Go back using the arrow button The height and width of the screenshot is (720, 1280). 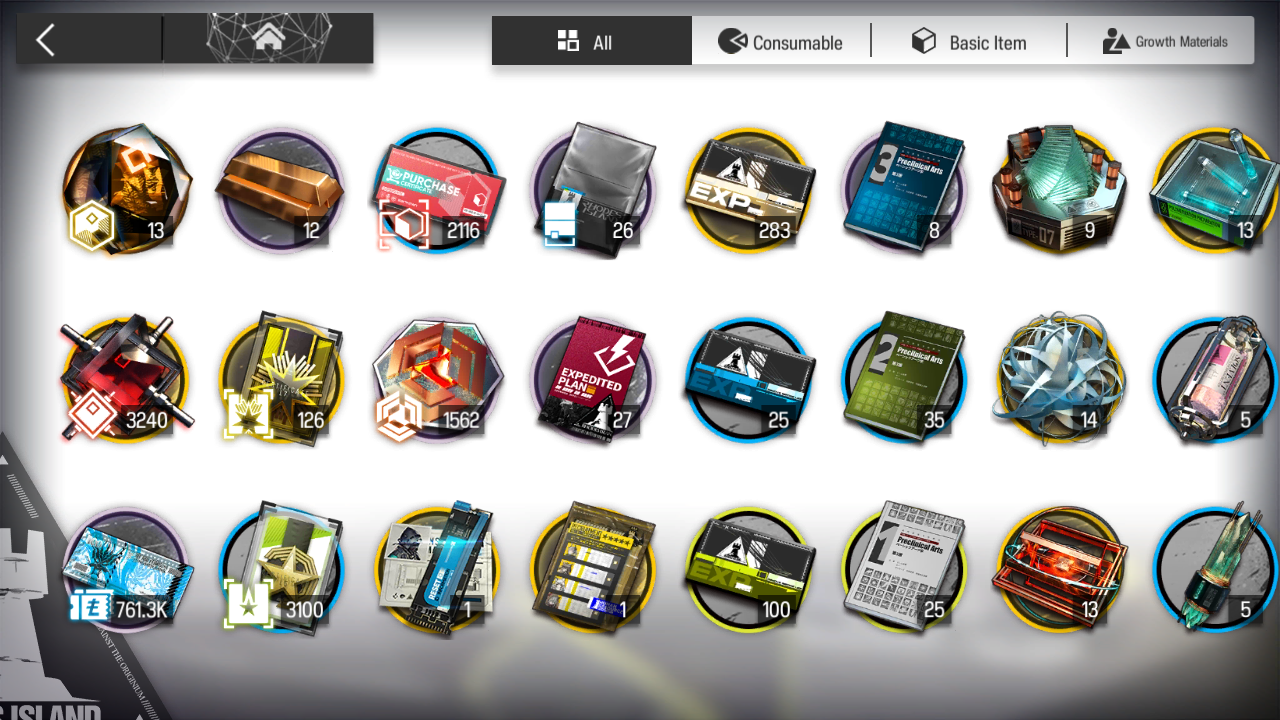[x=46, y=40]
